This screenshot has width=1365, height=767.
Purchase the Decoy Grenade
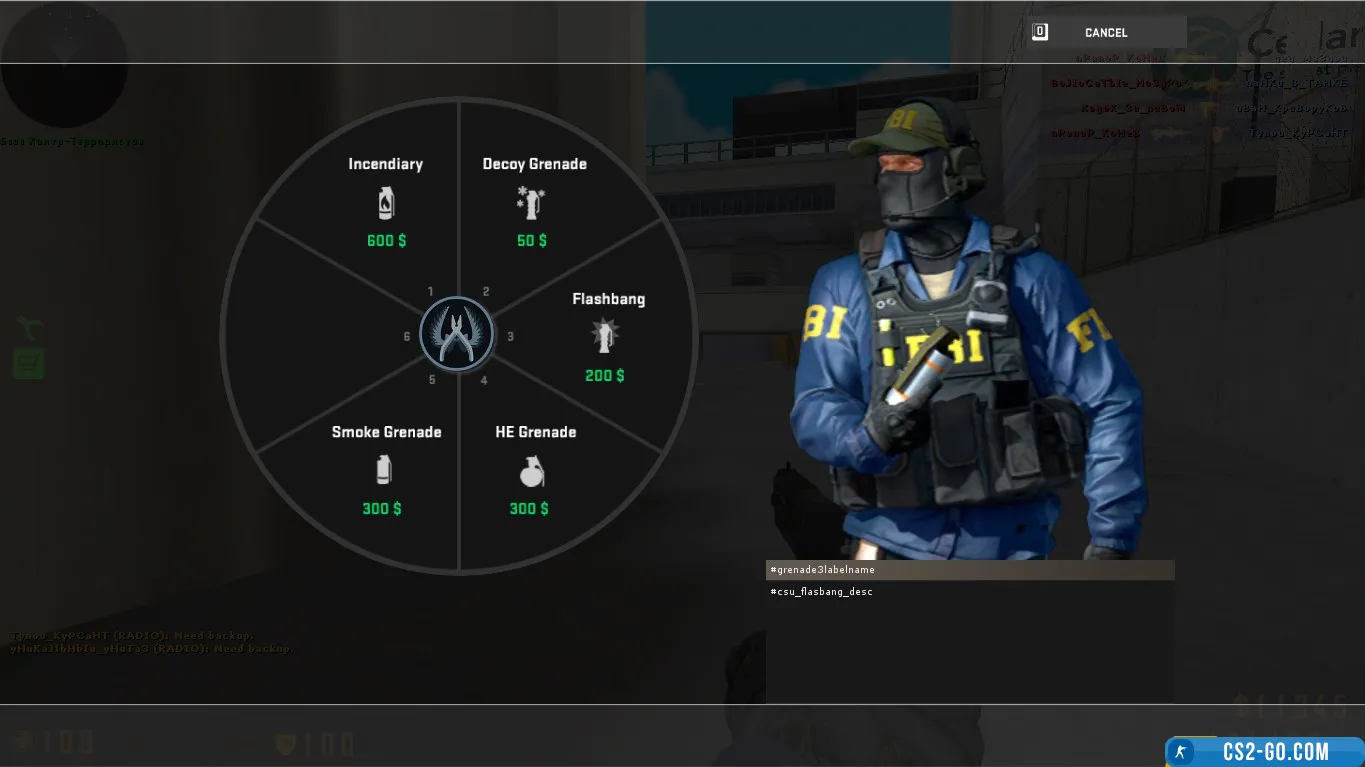click(533, 201)
